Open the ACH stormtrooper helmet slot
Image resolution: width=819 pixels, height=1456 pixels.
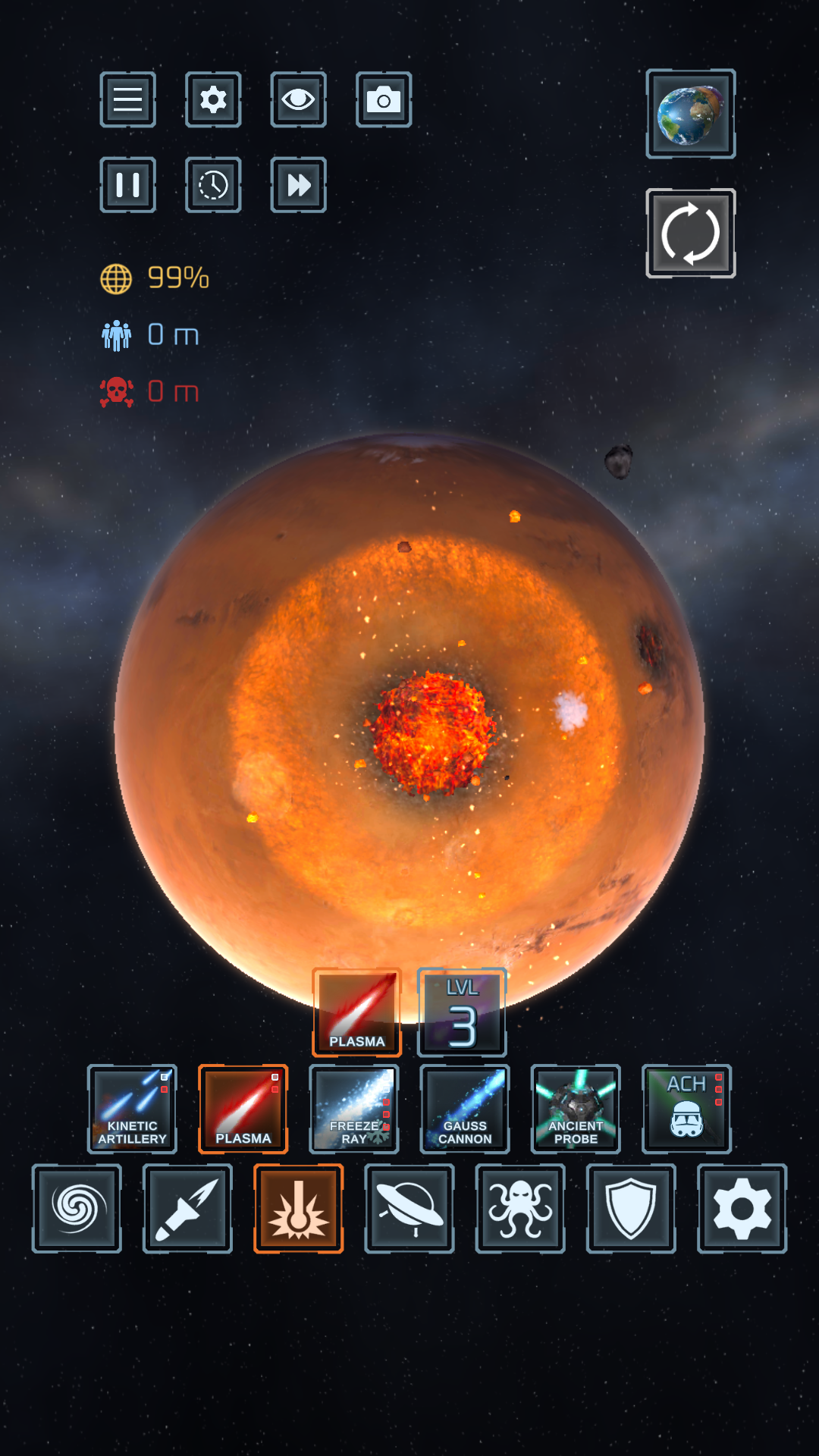point(686,1109)
